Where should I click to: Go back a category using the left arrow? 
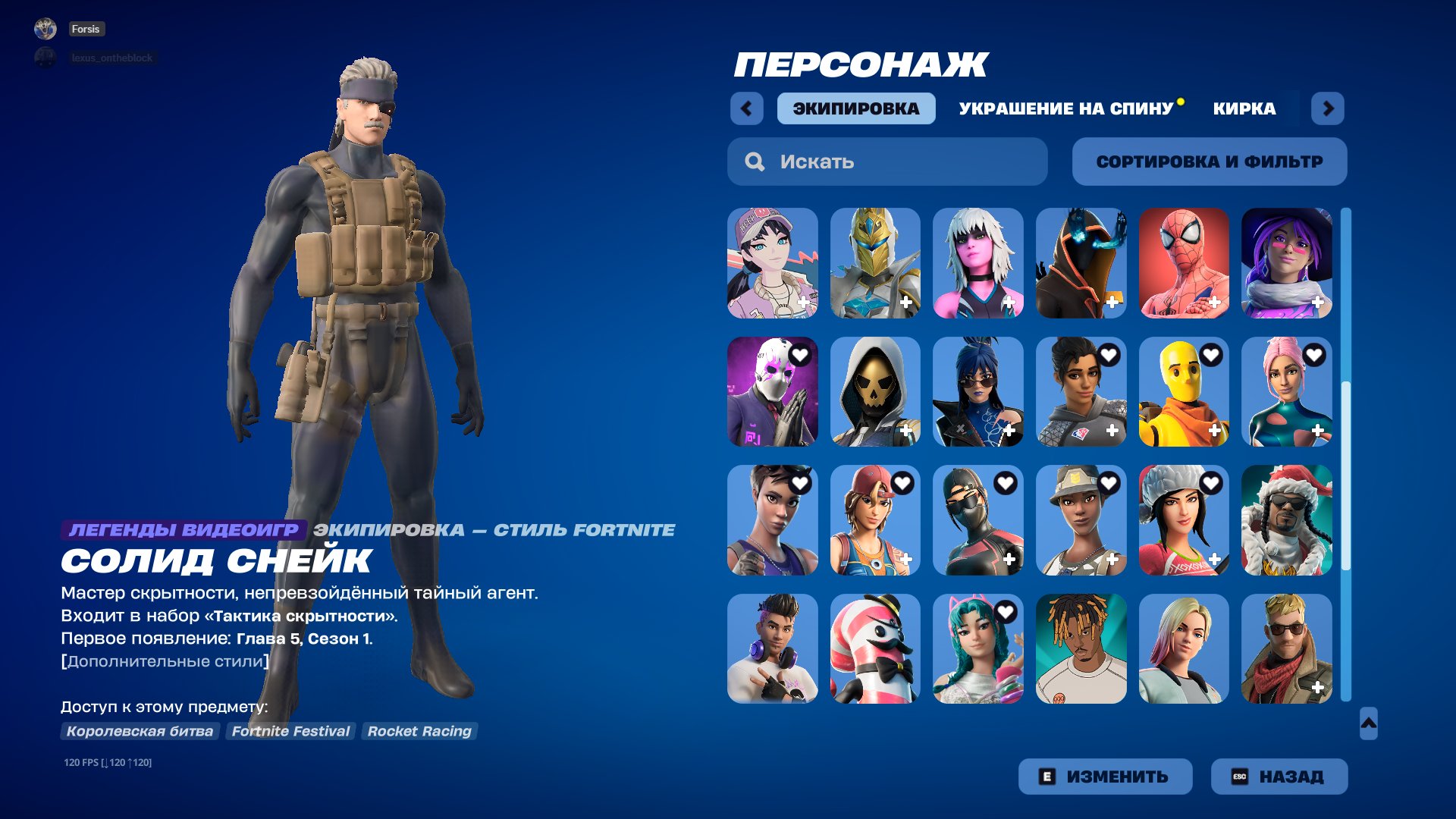pyautogui.click(x=748, y=108)
